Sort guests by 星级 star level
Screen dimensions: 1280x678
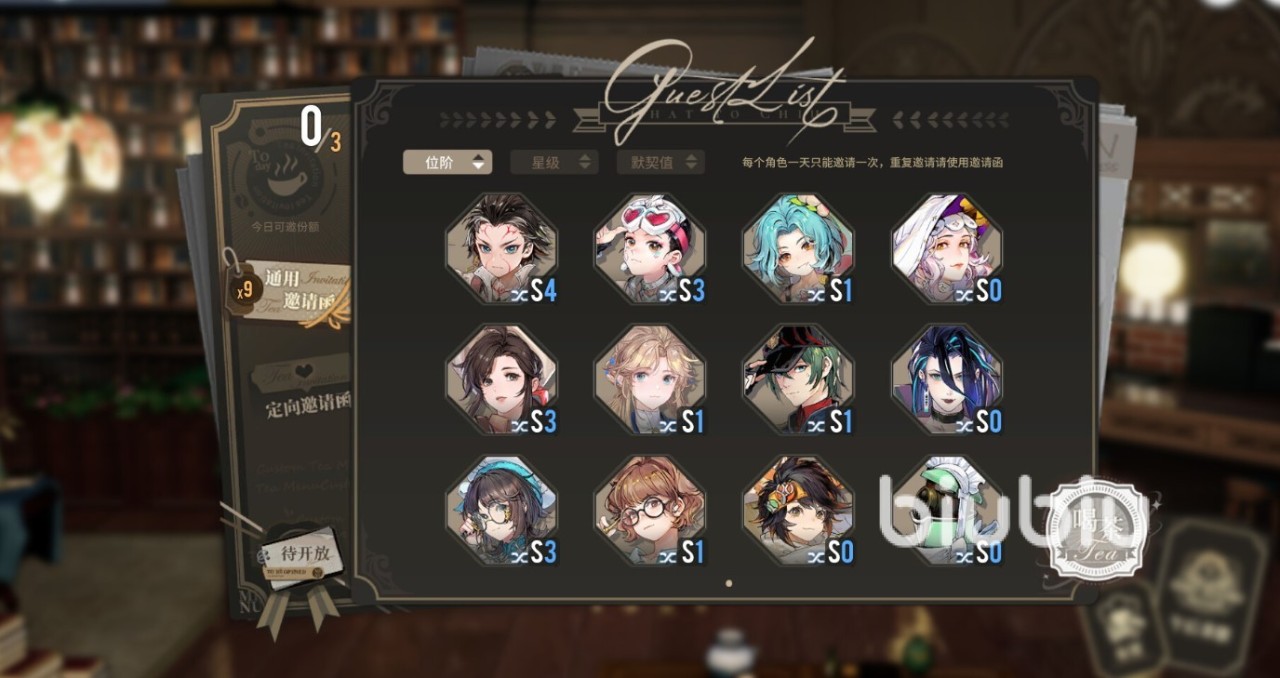[554, 162]
